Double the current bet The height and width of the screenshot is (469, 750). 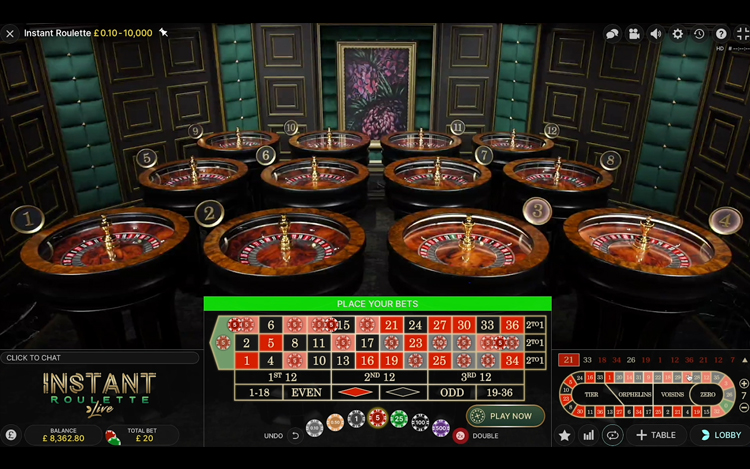461,436
